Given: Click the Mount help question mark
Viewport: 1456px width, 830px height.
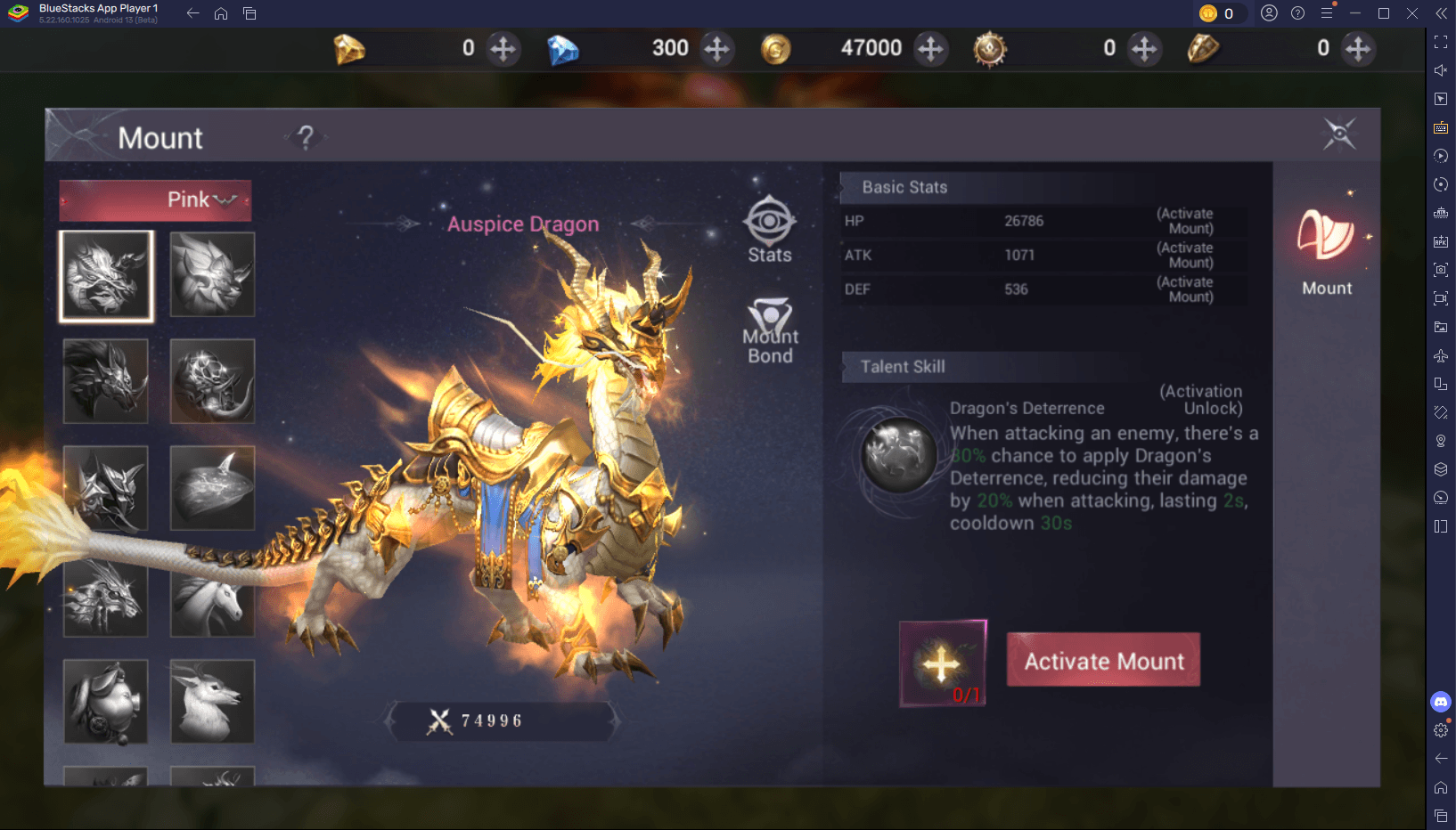Looking at the screenshot, I should click(306, 137).
